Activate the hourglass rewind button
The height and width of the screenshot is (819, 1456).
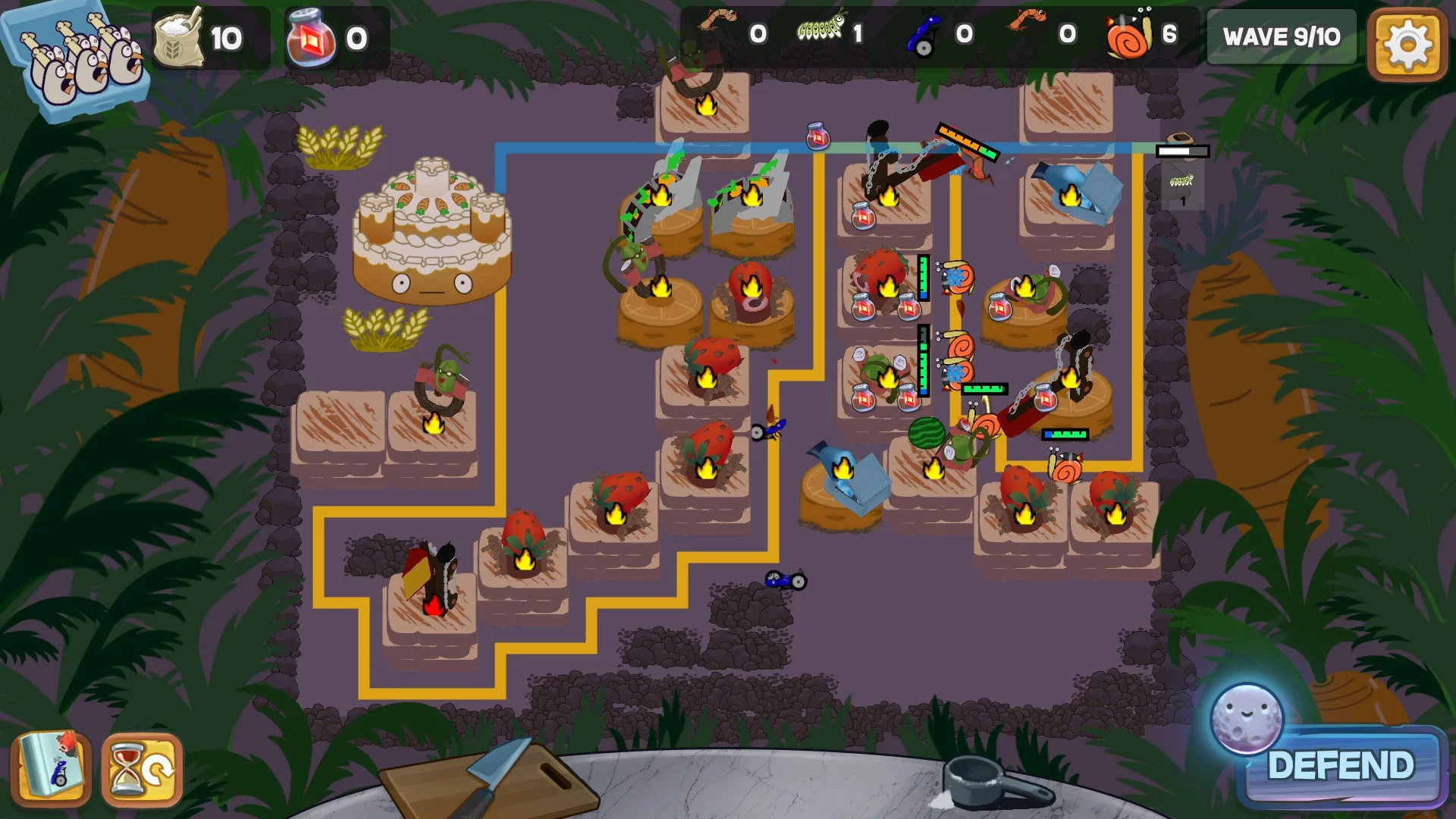(x=143, y=769)
